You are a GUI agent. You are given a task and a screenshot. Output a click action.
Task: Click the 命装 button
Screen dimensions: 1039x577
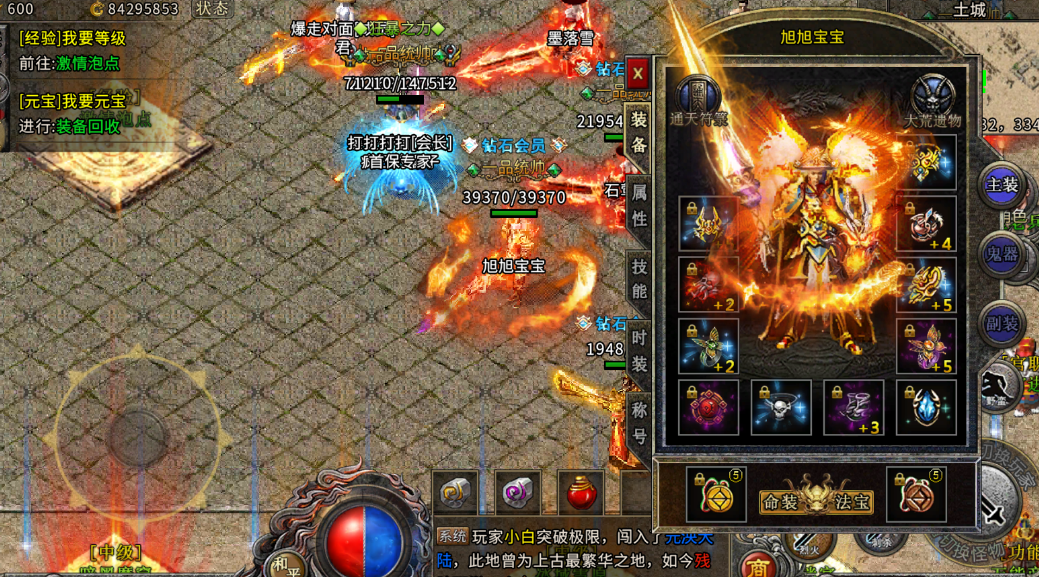point(781,502)
